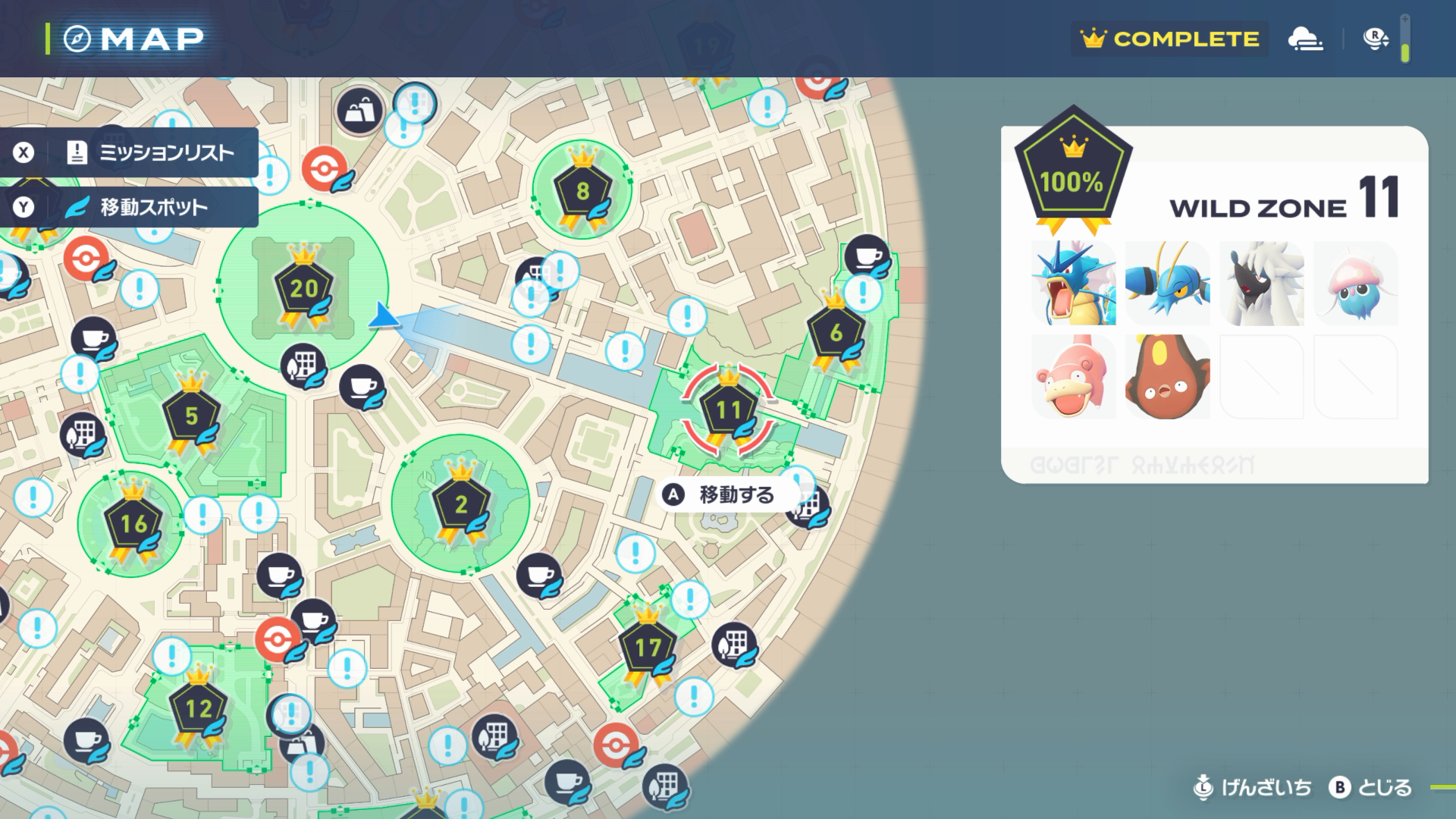Image resolution: width=1456 pixels, height=819 pixels.
Task: Click the COMPLETE crown badge
Action: point(1170,39)
